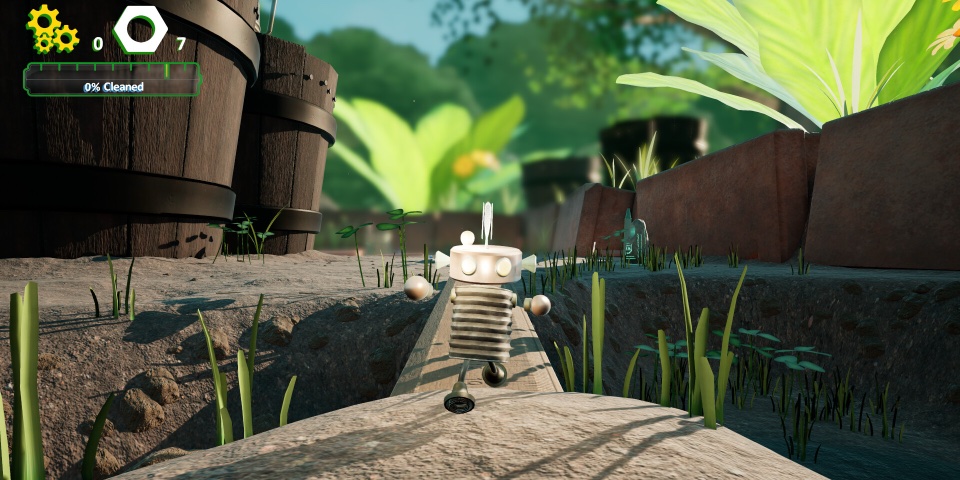Click the yellow gears collectible icon
Viewport: 960px width, 480px height.
52,29
